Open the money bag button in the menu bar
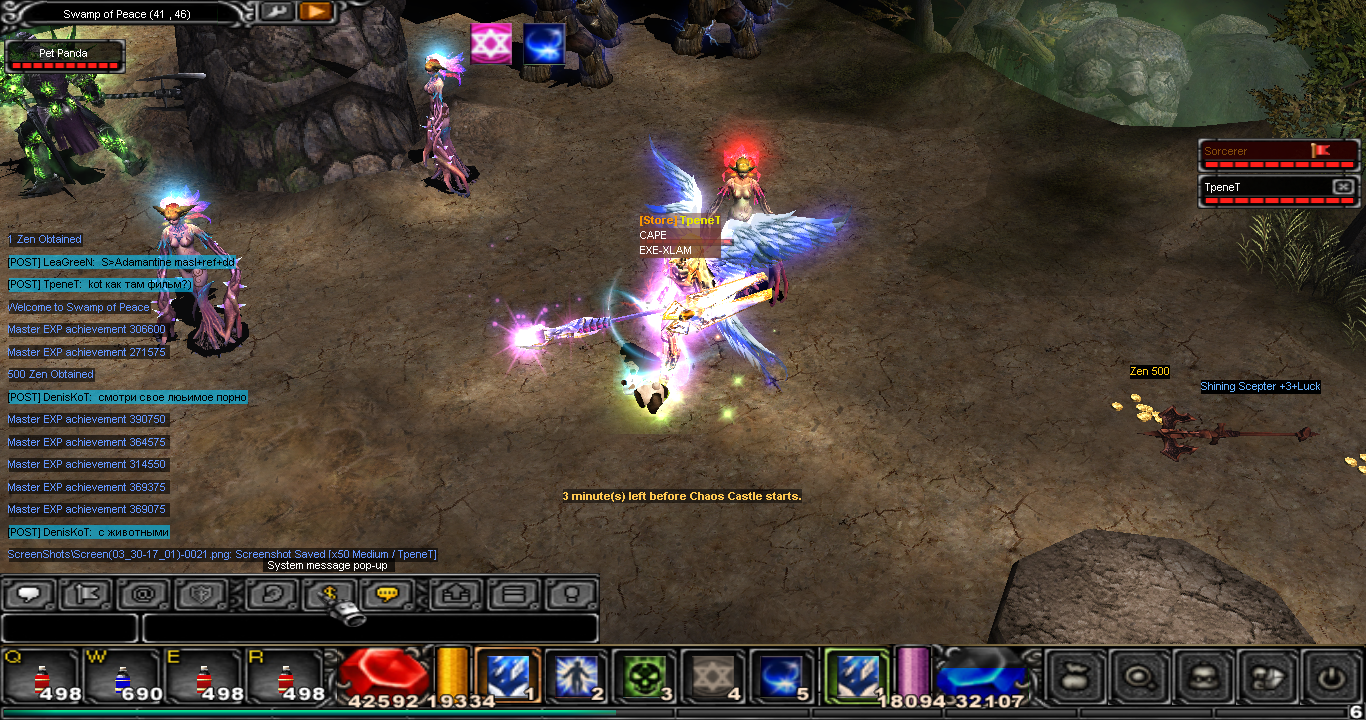 [1076, 677]
